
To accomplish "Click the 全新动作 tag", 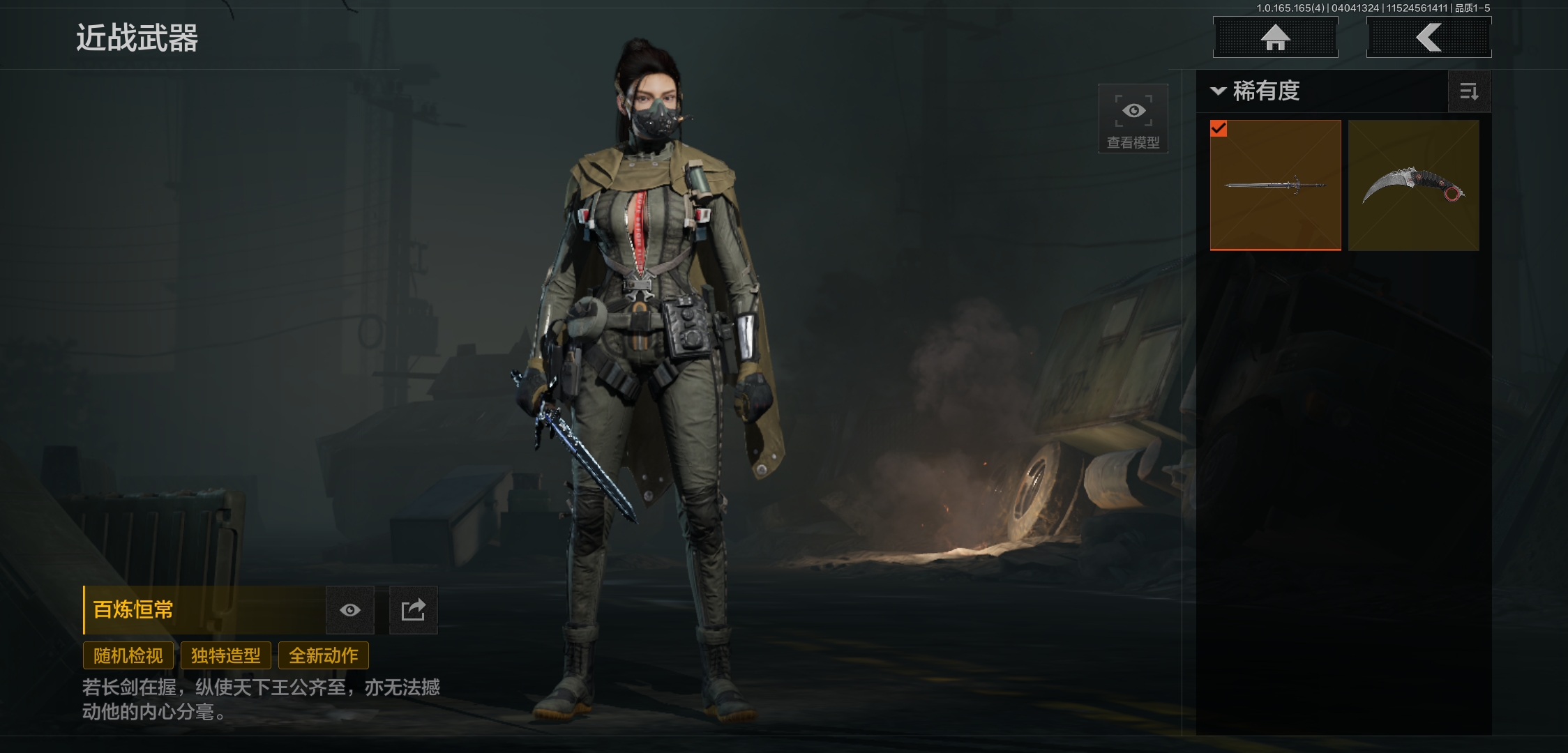I will pyautogui.click(x=324, y=655).
